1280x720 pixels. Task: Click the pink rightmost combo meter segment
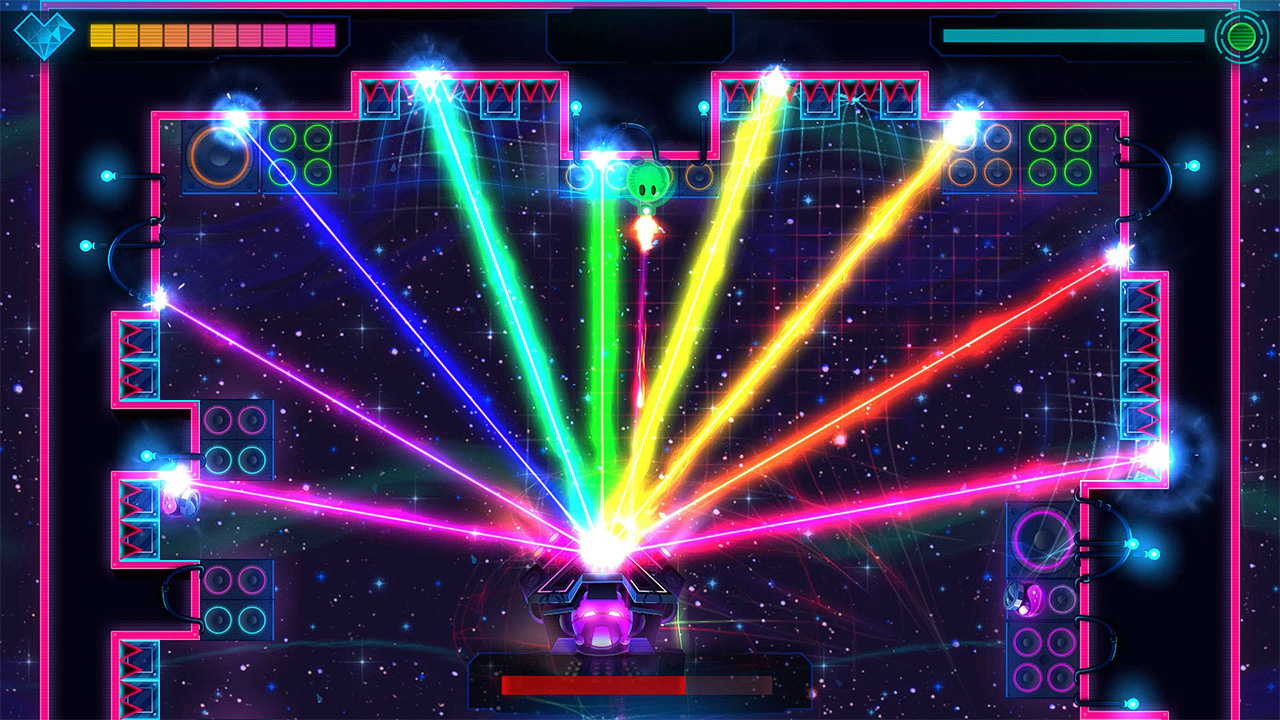(x=325, y=33)
